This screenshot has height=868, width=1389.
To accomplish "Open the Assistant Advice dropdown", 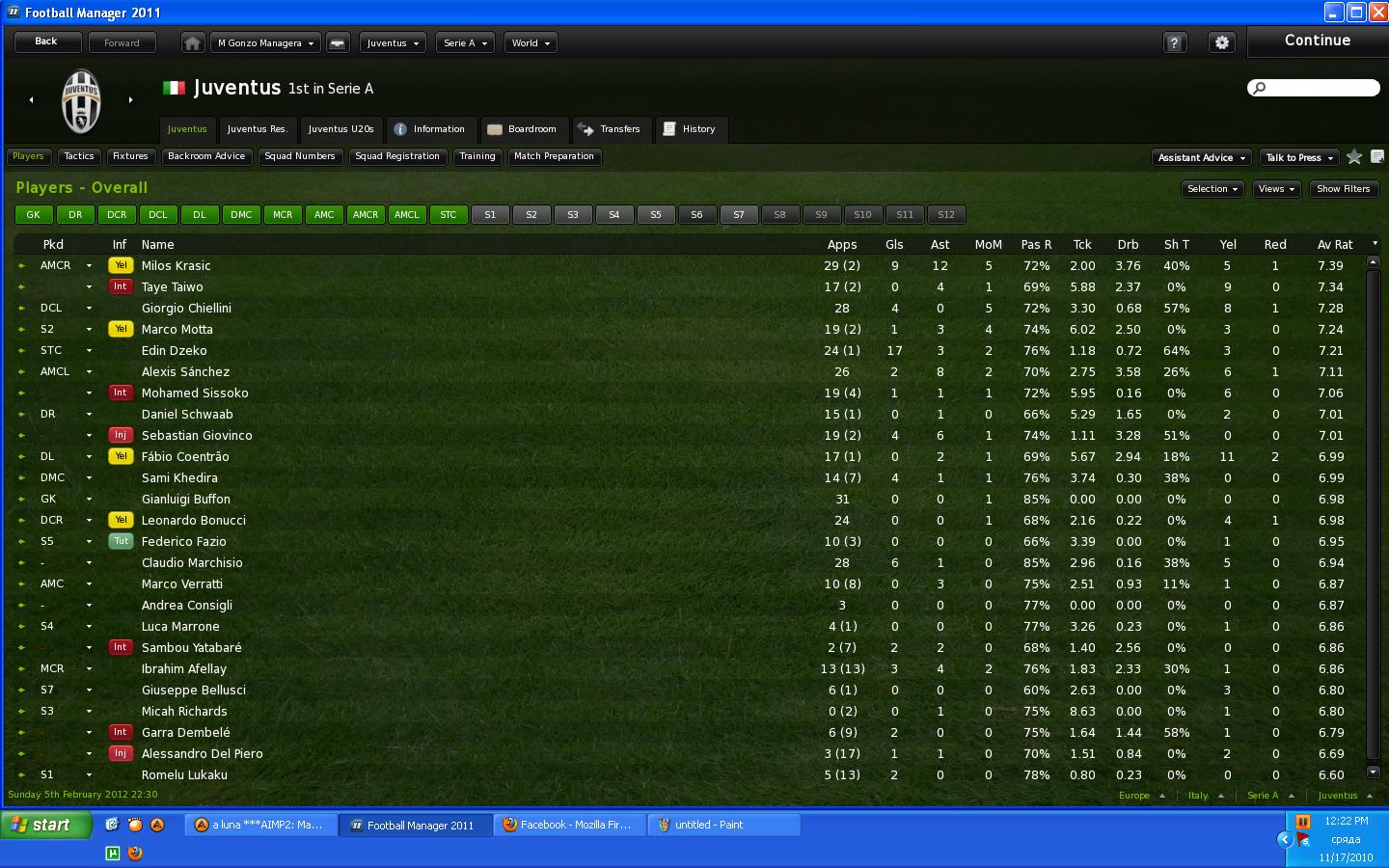I will [1202, 158].
